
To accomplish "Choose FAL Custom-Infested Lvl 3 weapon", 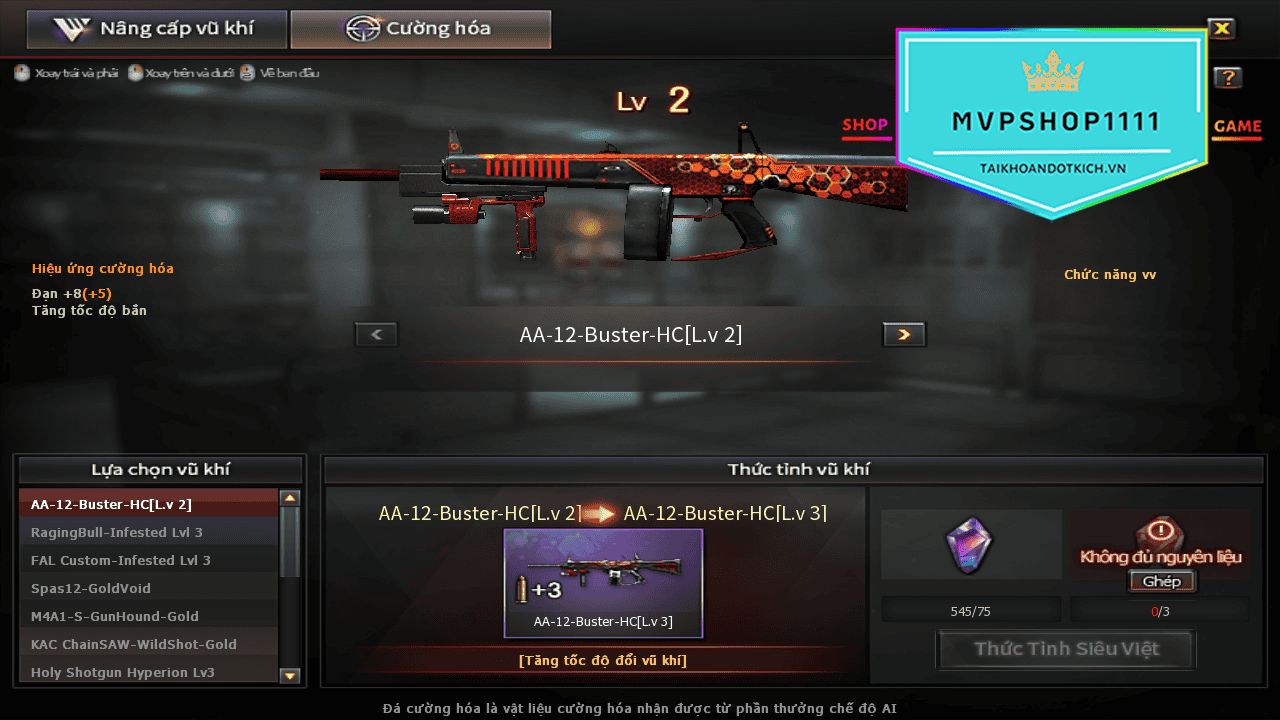I will (148, 560).
